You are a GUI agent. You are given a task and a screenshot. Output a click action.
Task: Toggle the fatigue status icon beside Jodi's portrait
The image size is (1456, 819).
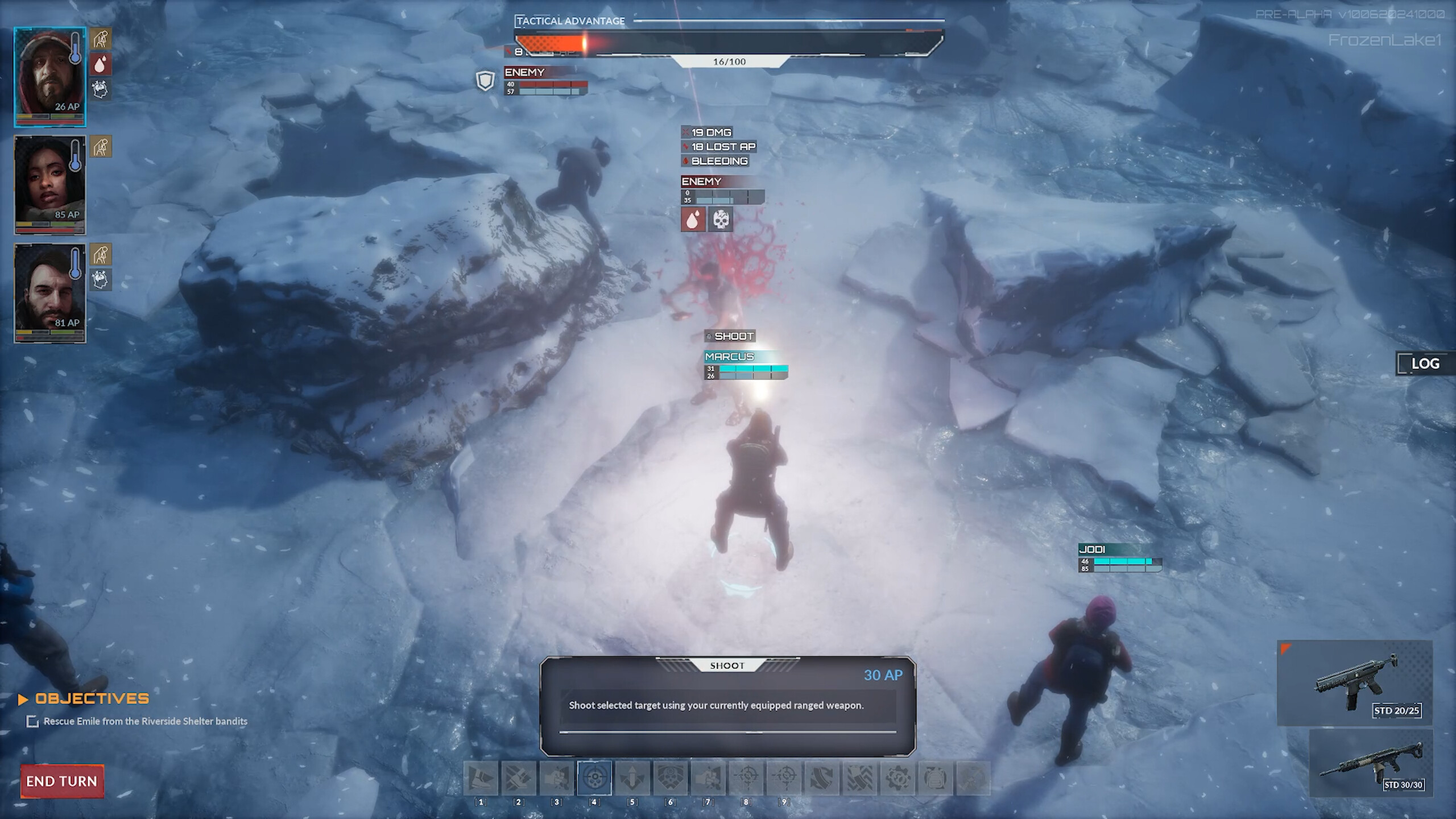point(101,146)
